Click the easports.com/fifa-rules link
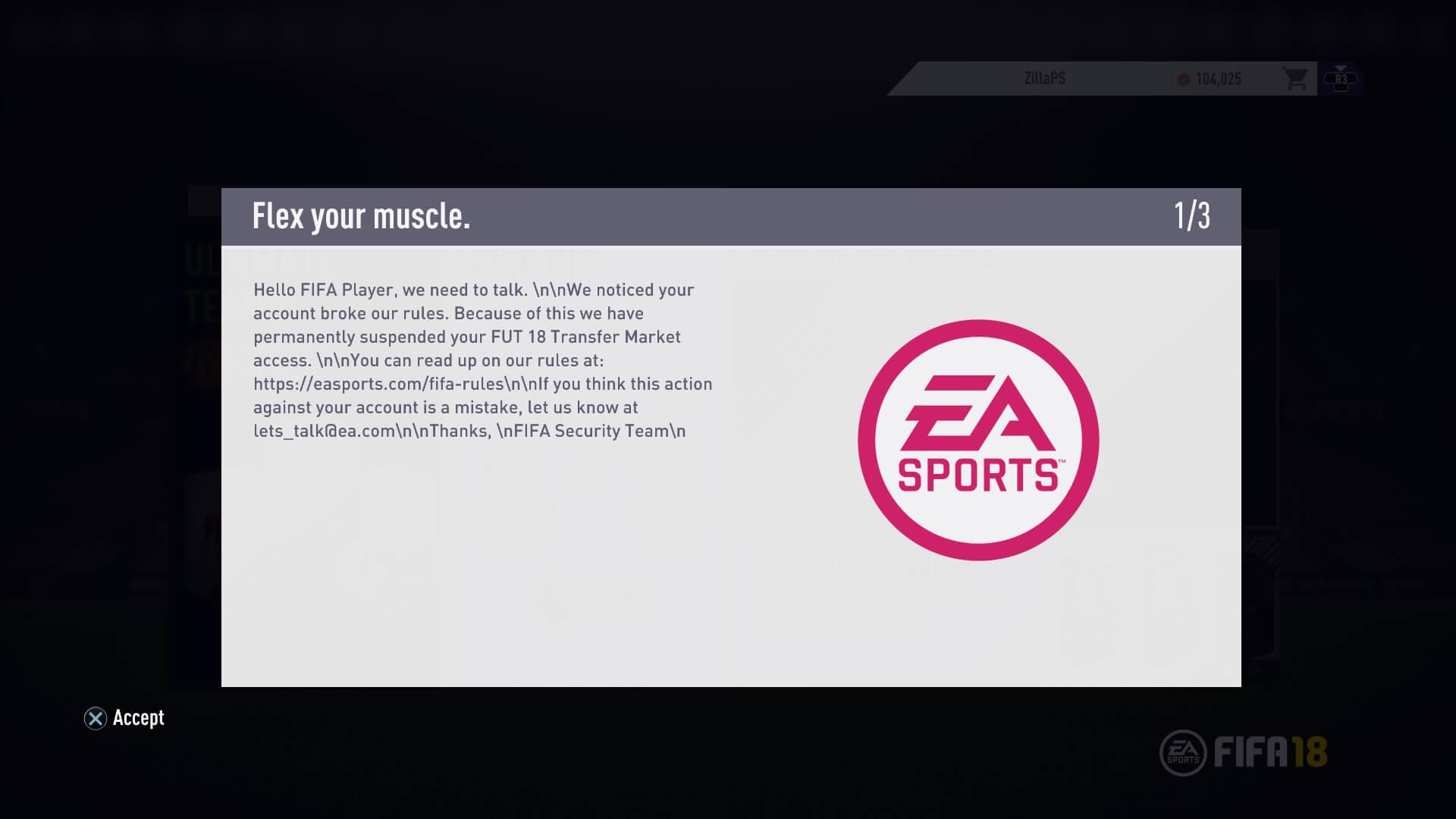The width and height of the screenshot is (1456, 819). (375, 384)
